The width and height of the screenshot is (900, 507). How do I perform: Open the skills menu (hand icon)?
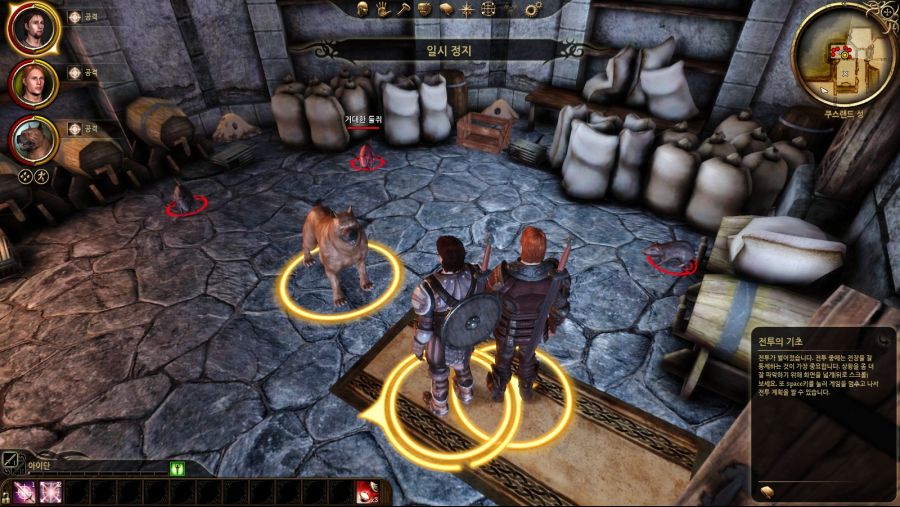[x=383, y=9]
